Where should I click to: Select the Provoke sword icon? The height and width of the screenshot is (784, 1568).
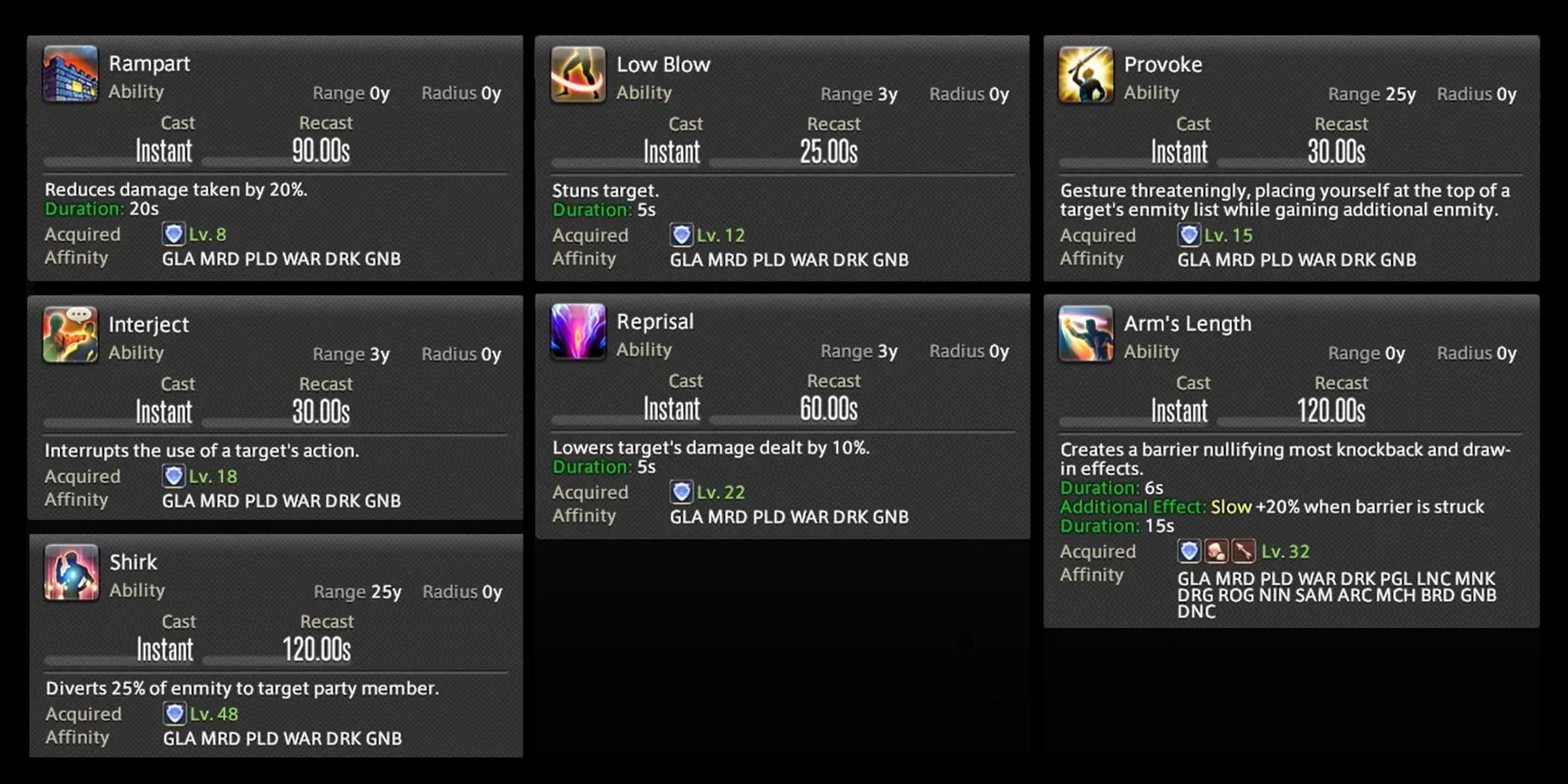pos(1085,77)
